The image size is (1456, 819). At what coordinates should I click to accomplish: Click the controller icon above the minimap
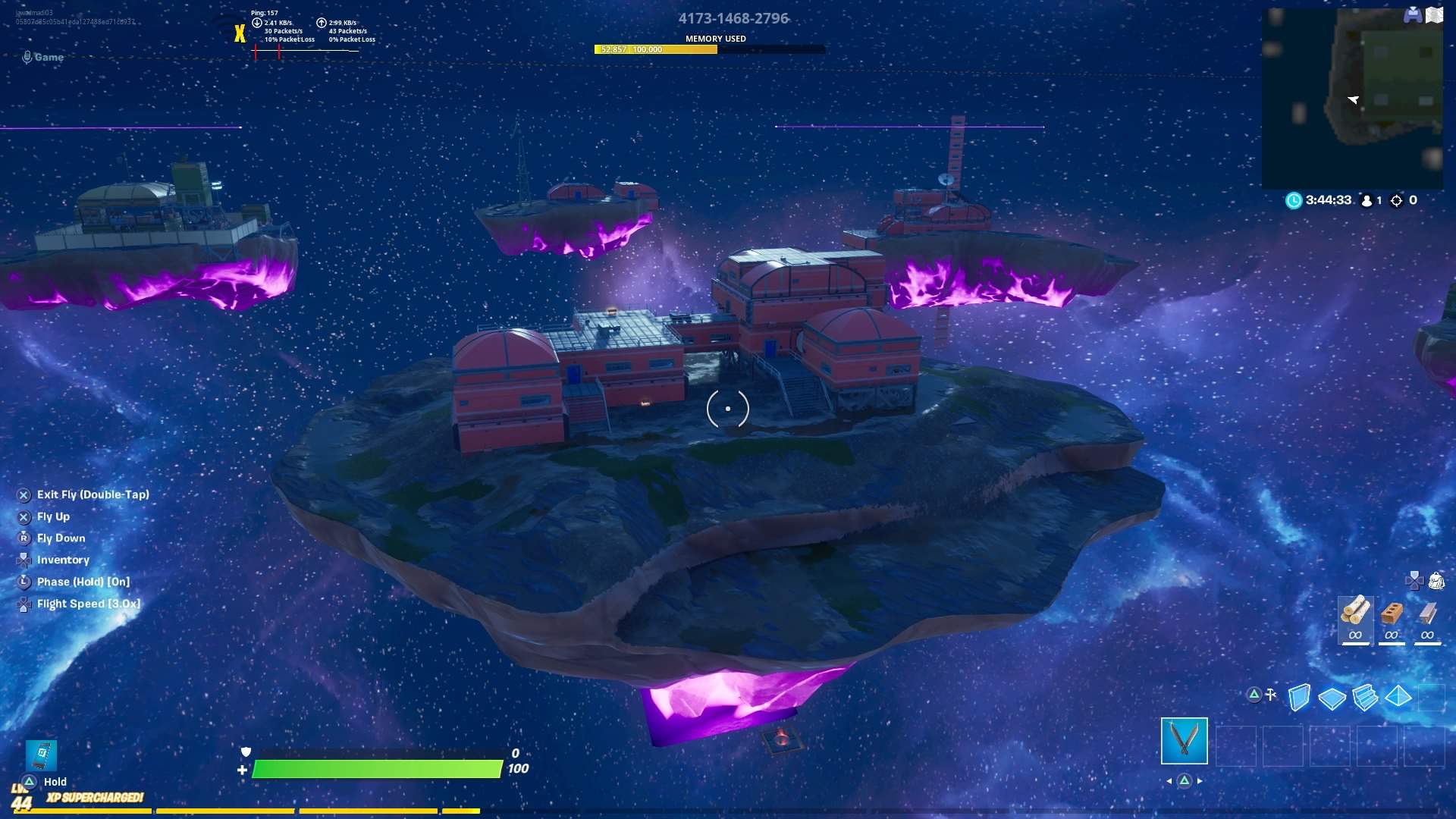click(x=1411, y=14)
